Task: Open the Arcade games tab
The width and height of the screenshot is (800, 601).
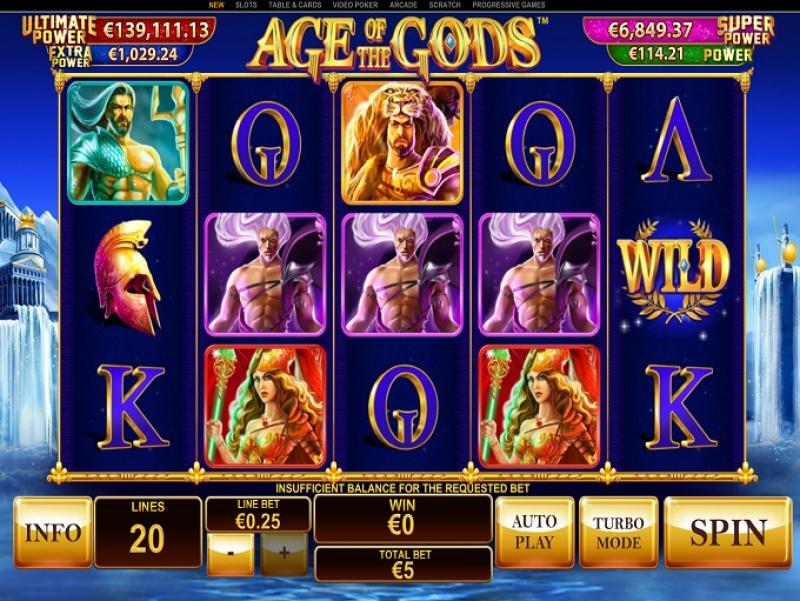Action: pyautogui.click(x=404, y=5)
